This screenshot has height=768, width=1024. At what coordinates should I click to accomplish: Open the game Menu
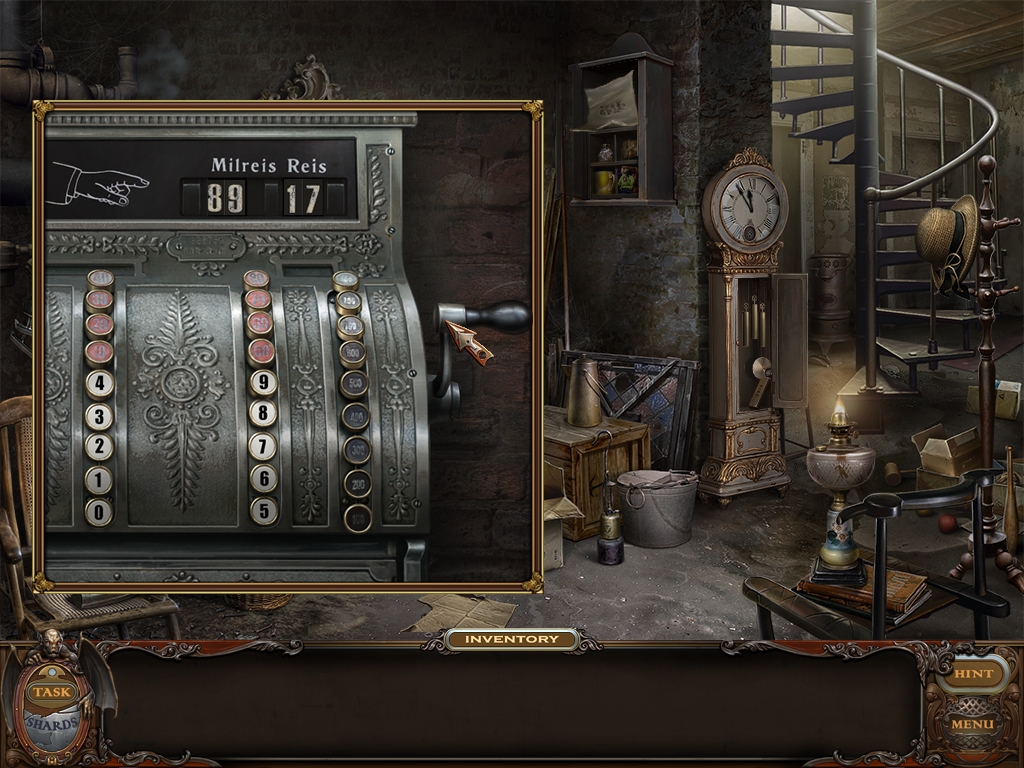click(972, 723)
